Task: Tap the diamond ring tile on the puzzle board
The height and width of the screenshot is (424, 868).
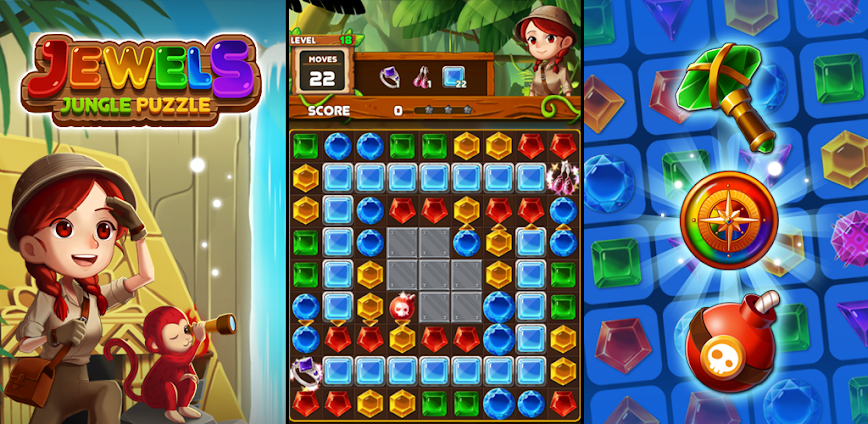Action: (x=304, y=371)
